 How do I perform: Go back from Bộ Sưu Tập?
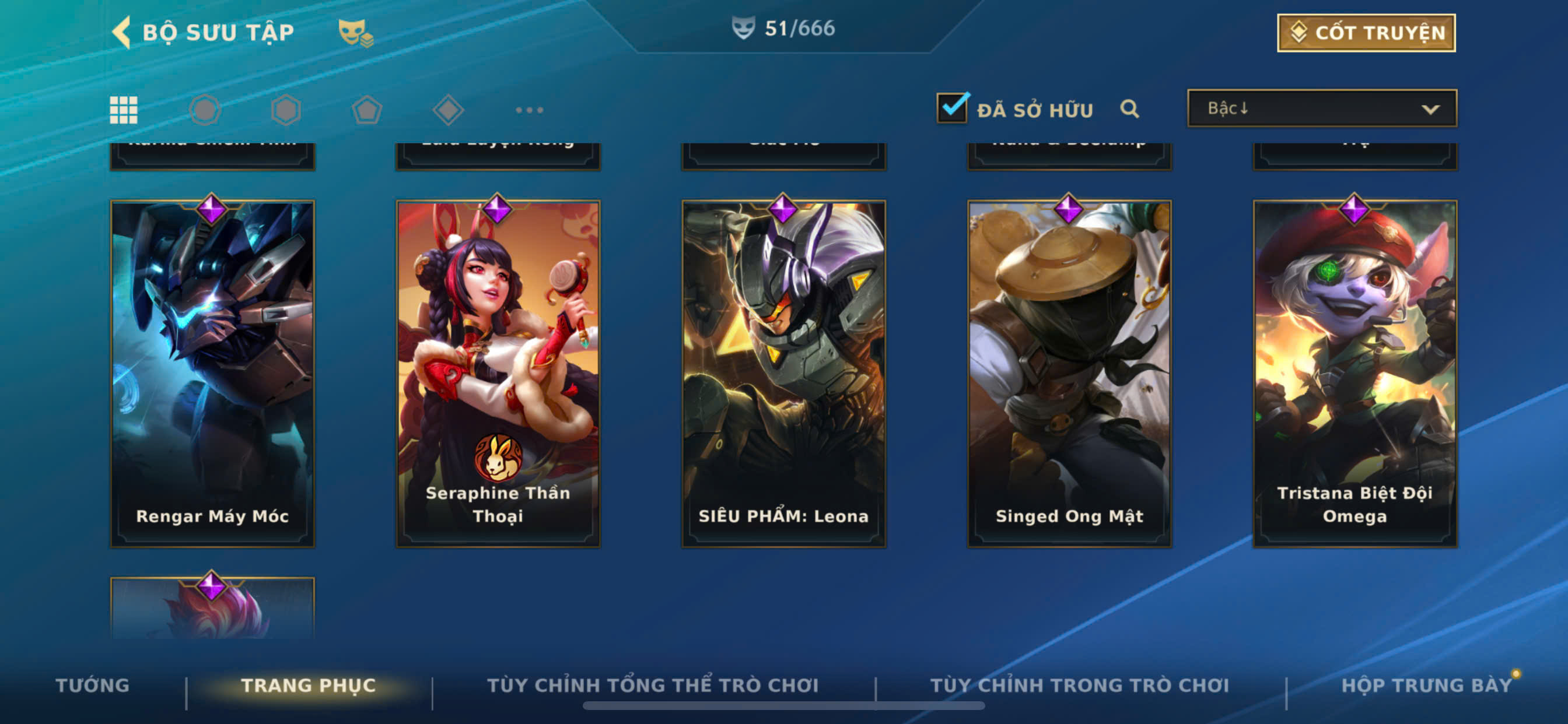(123, 32)
